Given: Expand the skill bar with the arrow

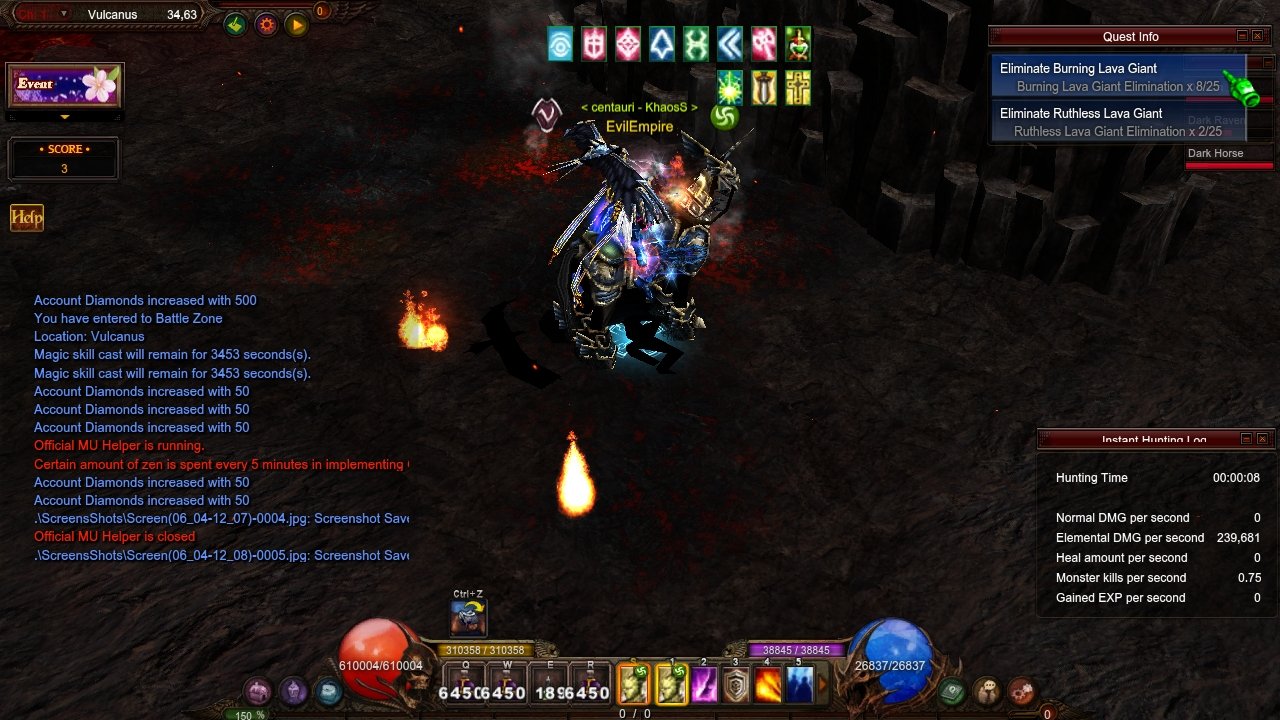Looking at the screenshot, I should click(824, 685).
